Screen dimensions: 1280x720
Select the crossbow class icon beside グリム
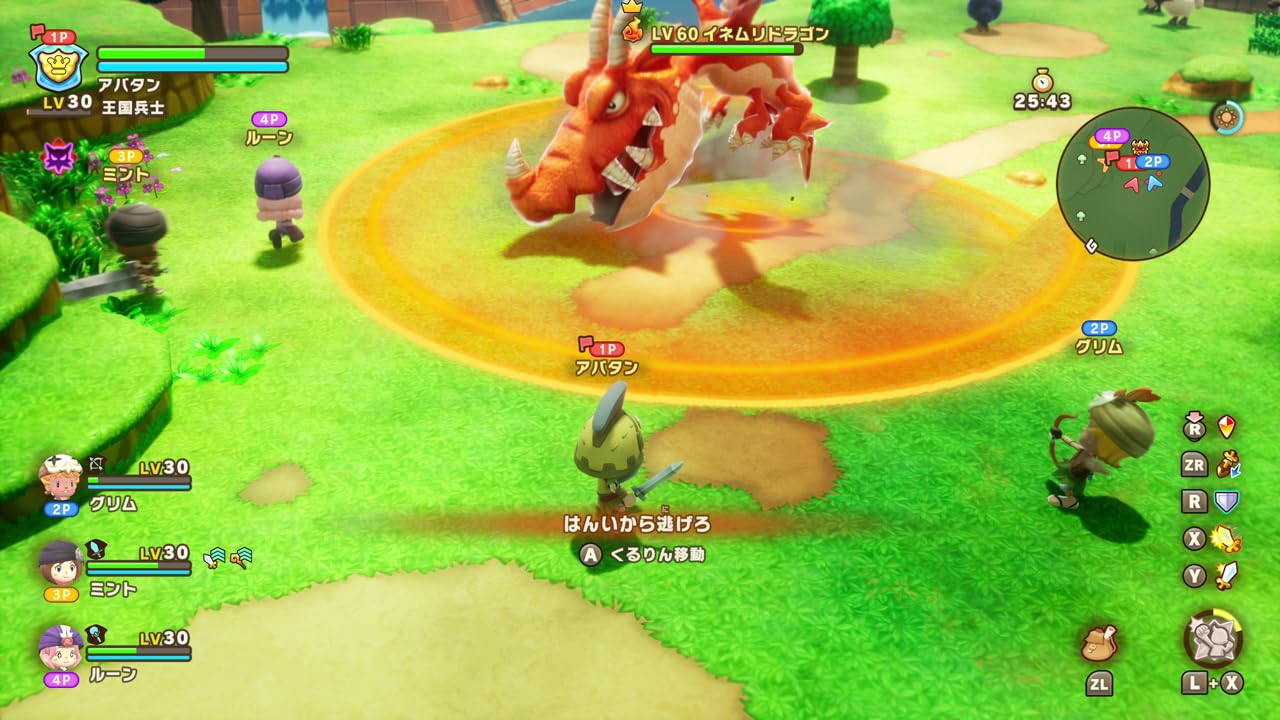[x=97, y=466]
